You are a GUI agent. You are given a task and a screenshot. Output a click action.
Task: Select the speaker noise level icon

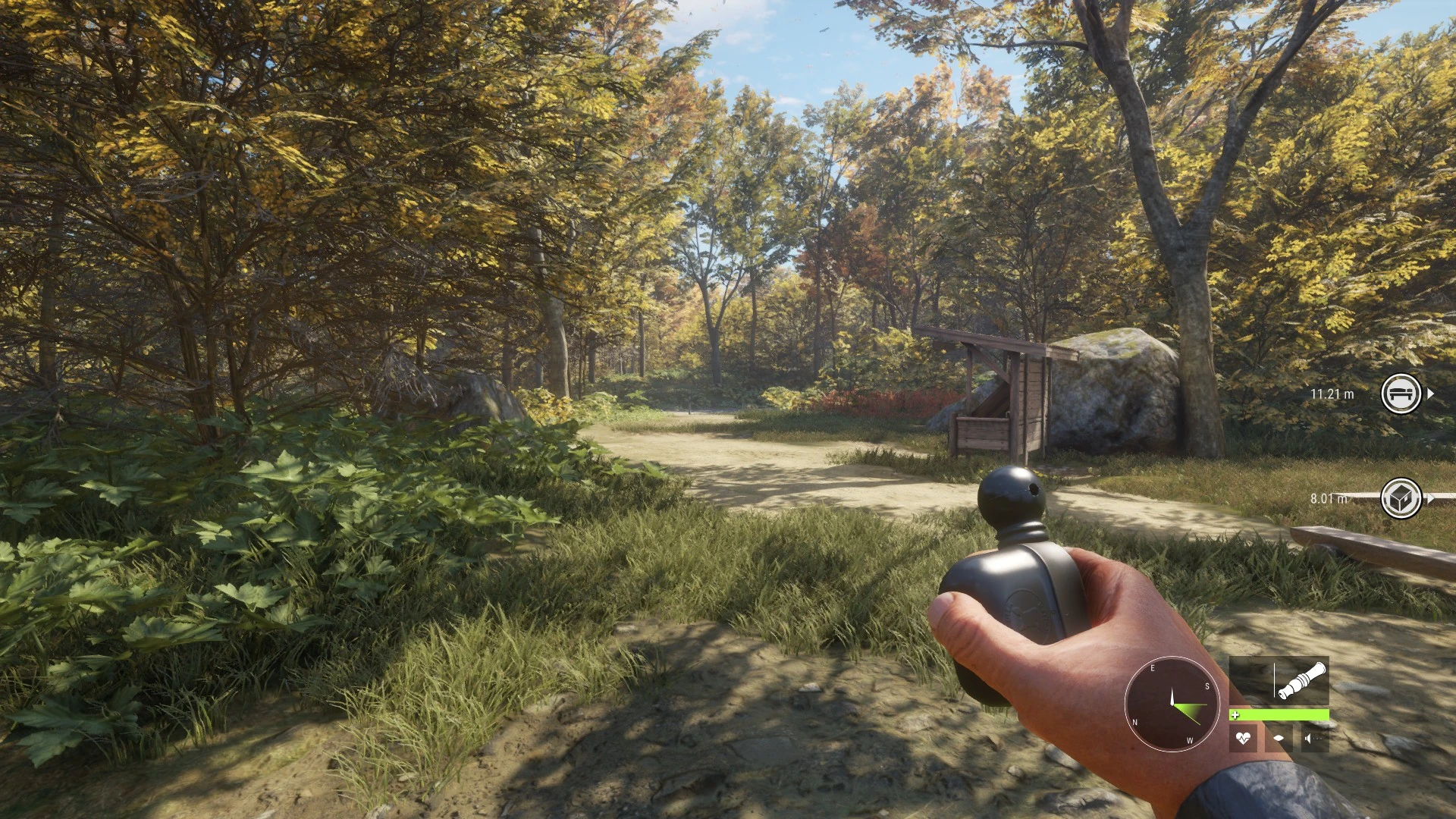(x=1314, y=738)
